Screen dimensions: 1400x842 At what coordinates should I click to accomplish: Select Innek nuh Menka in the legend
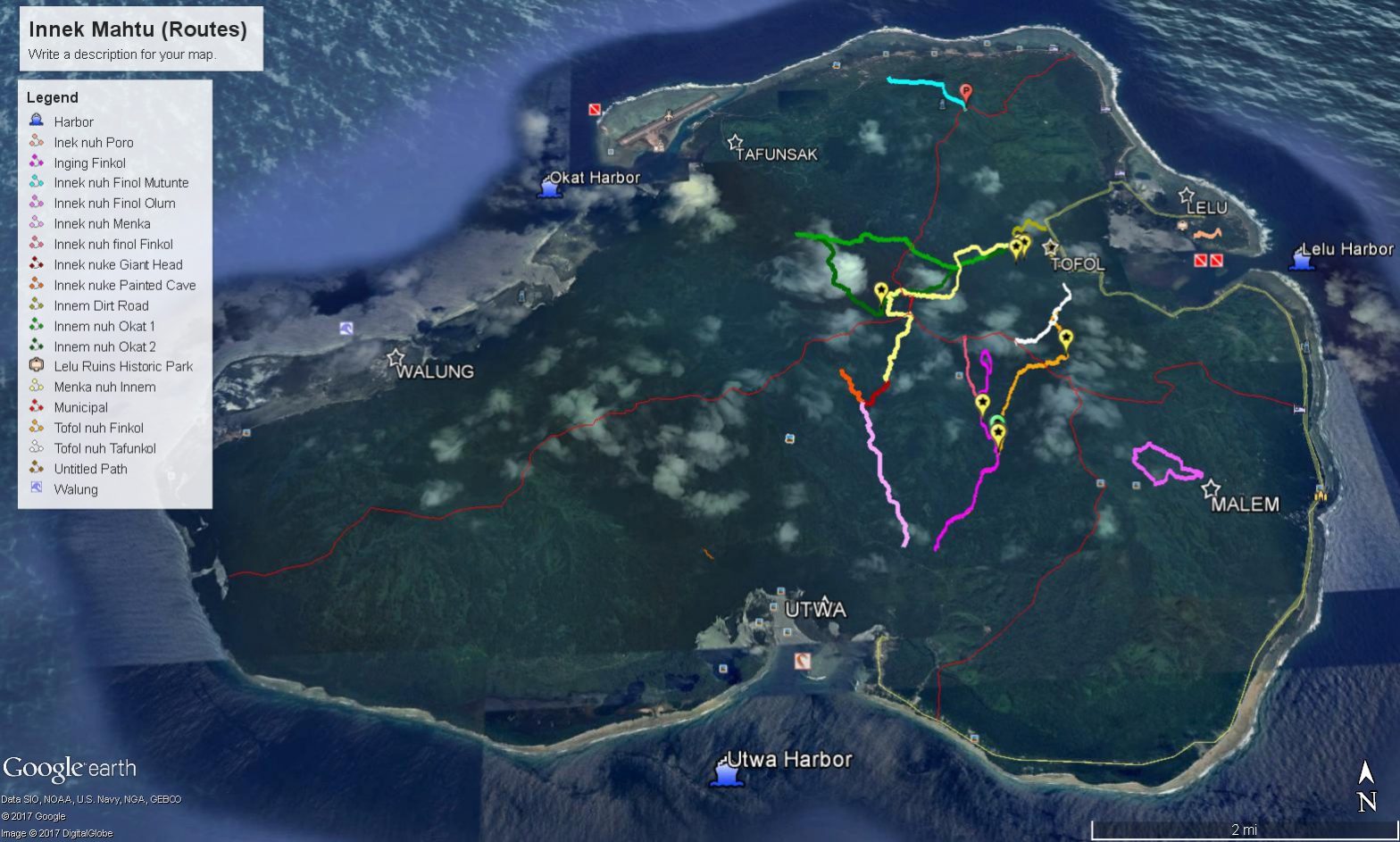click(x=102, y=224)
